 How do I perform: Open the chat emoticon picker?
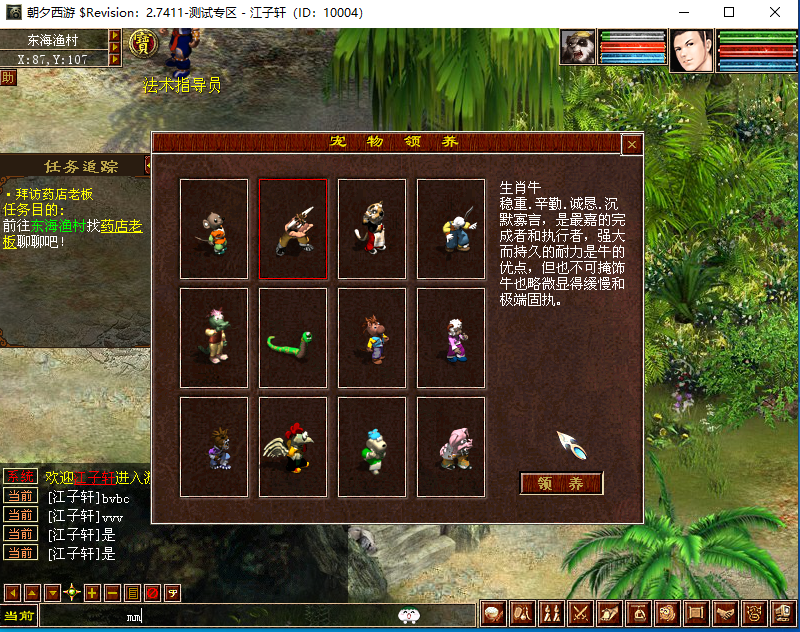coord(408,615)
